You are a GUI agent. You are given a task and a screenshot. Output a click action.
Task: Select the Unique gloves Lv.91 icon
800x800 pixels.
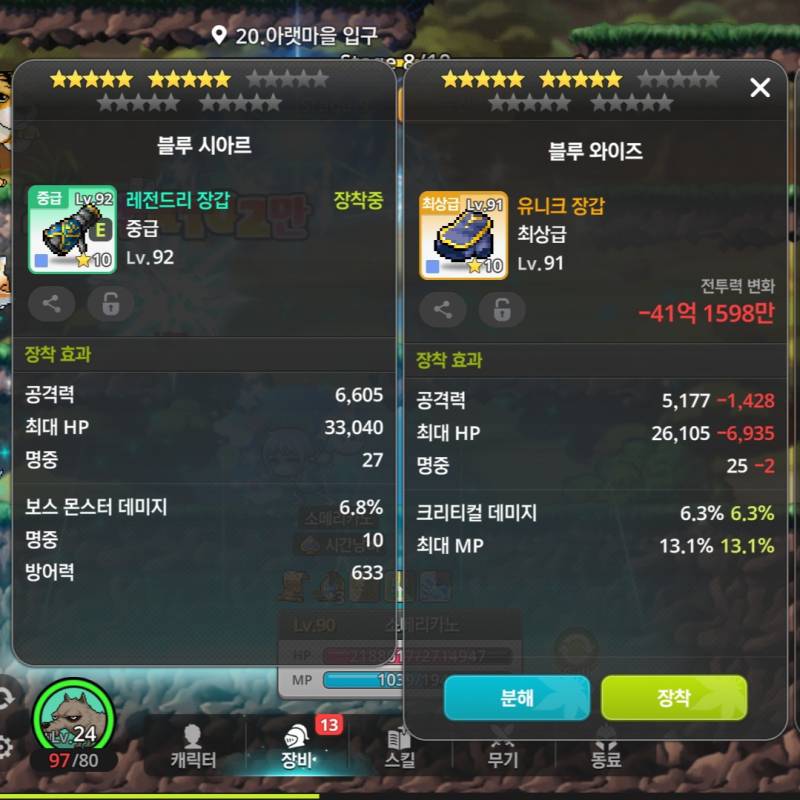click(x=463, y=236)
